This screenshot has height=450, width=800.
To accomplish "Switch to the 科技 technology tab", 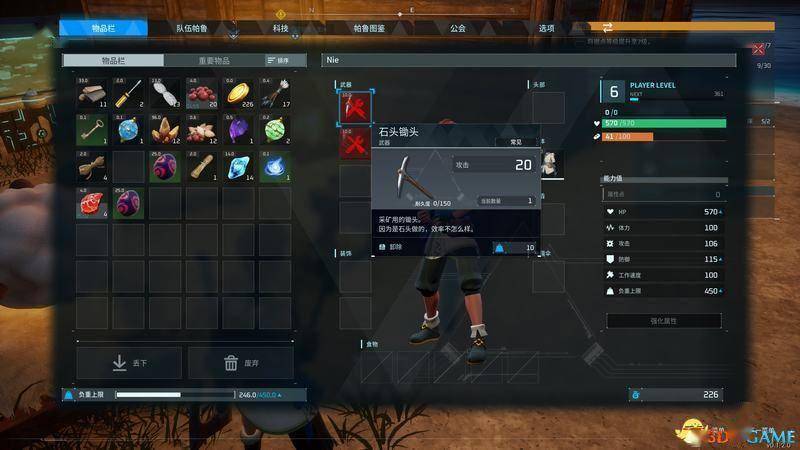I will (x=280, y=29).
